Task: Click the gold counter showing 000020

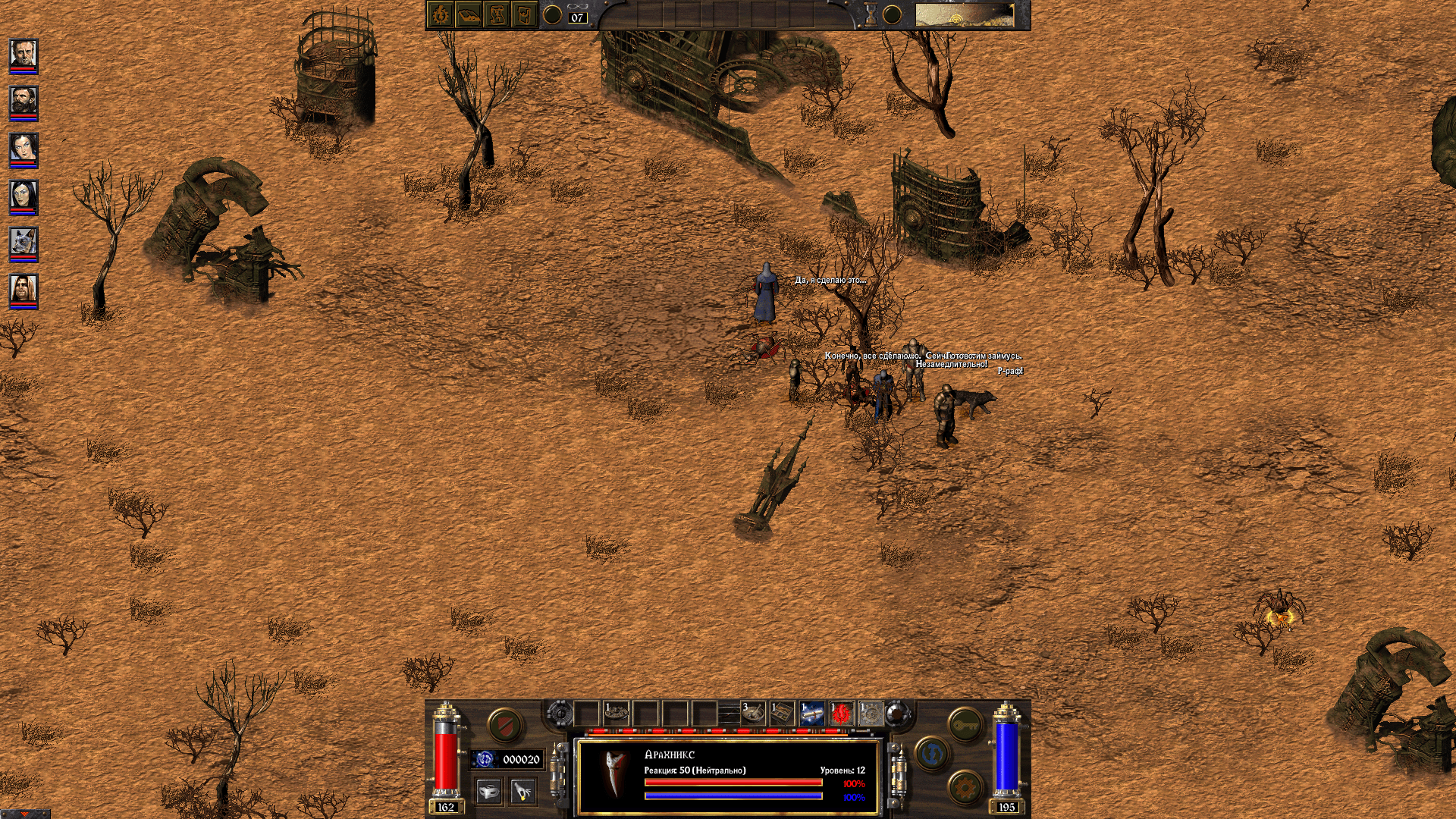Action: pyautogui.click(x=520, y=759)
